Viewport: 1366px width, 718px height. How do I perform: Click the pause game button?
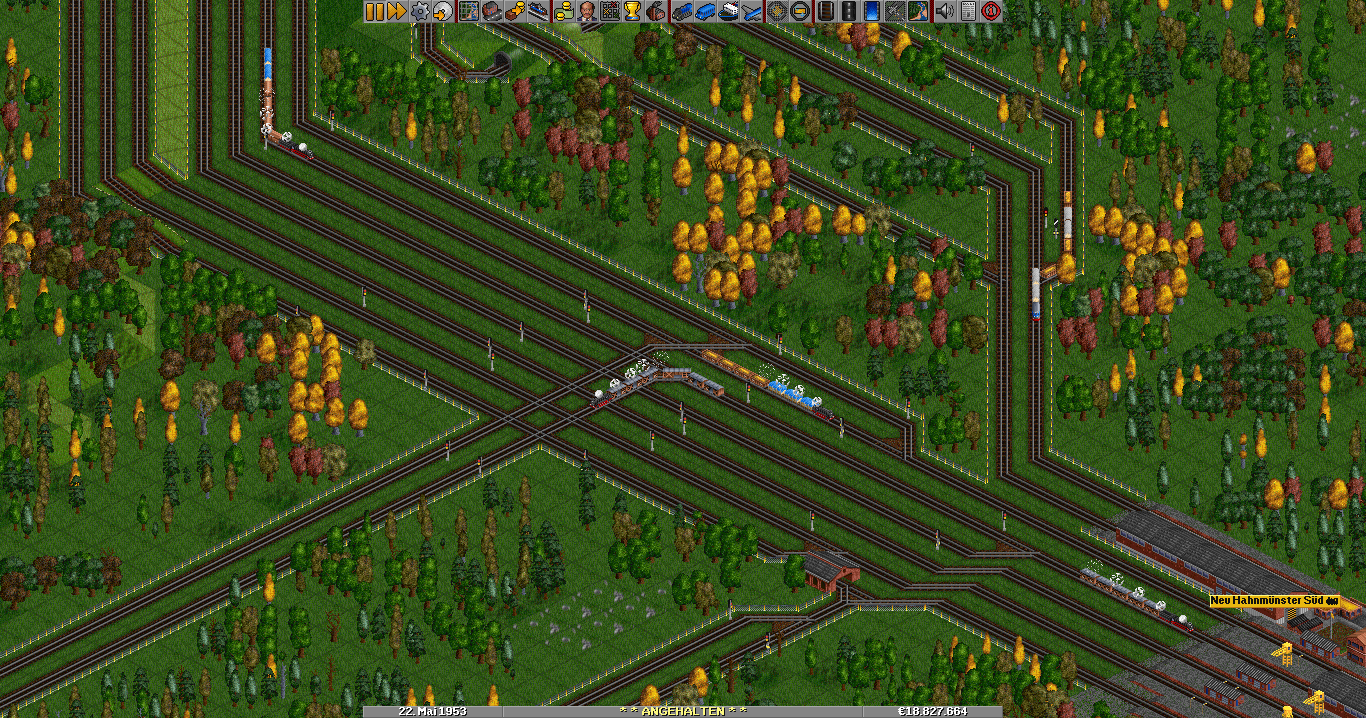(374, 11)
